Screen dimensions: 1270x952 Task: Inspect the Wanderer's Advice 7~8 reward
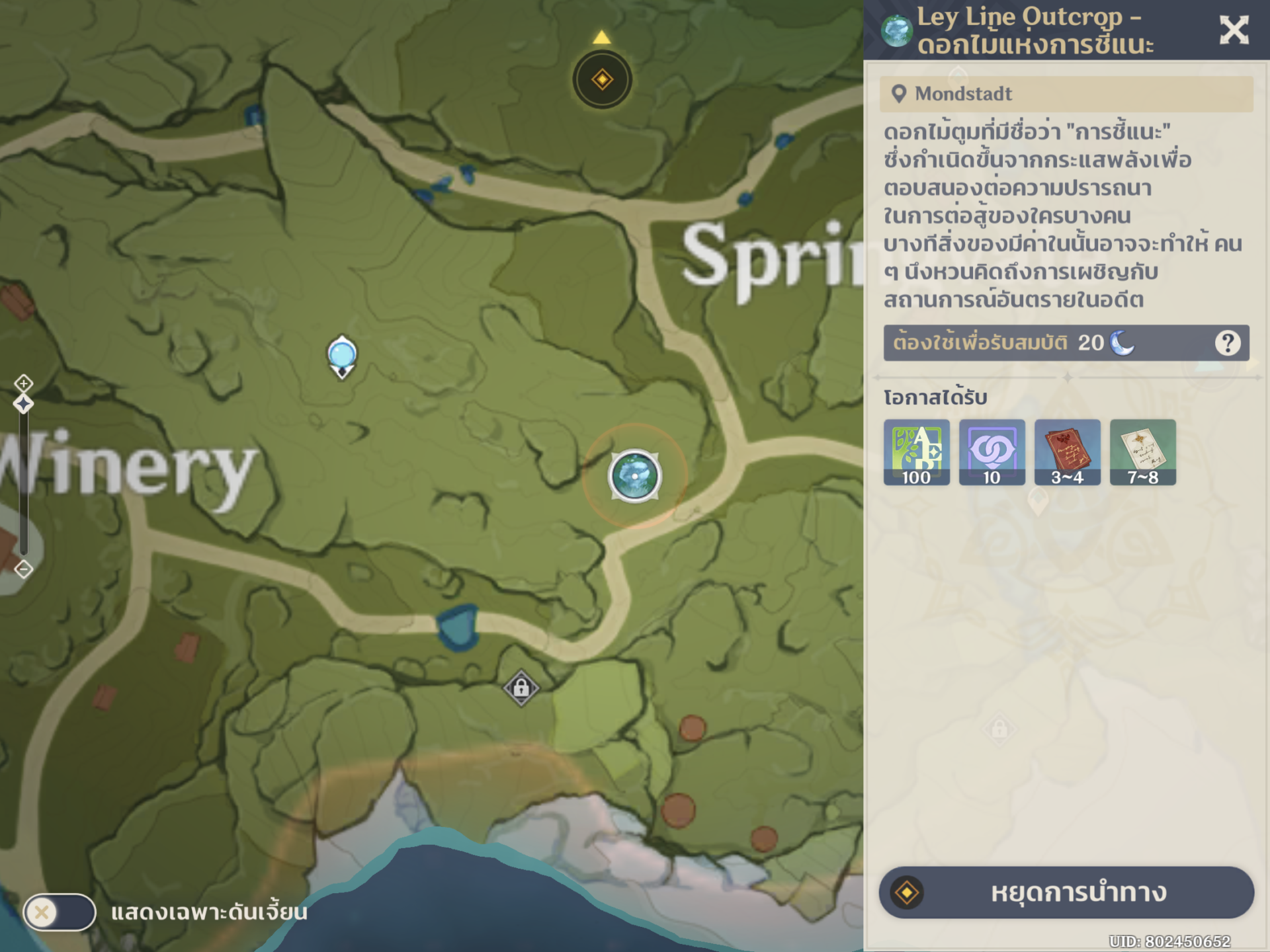(1142, 452)
